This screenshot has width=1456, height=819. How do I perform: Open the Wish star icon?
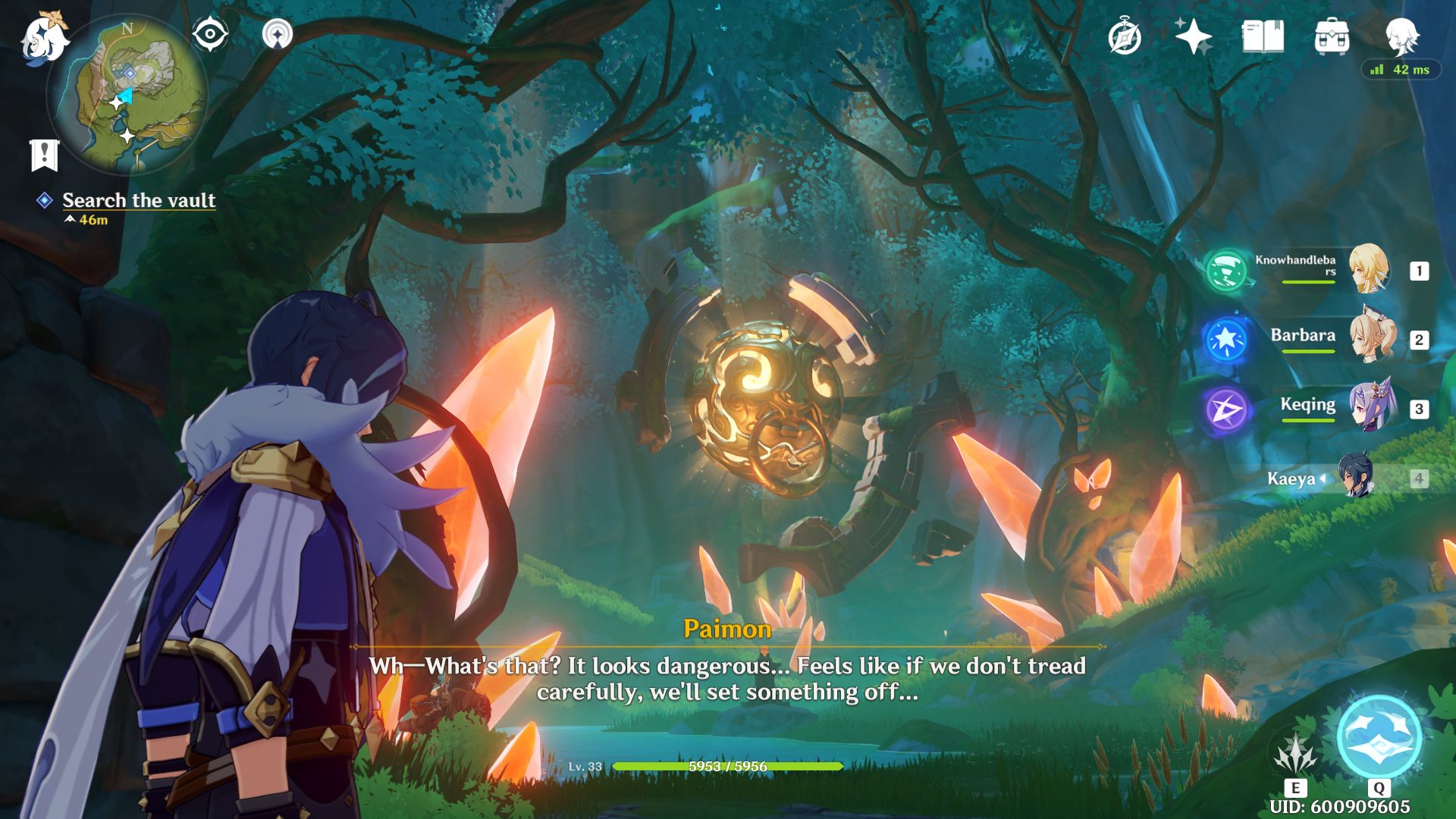pyautogui.click(x=1192, y=36)
